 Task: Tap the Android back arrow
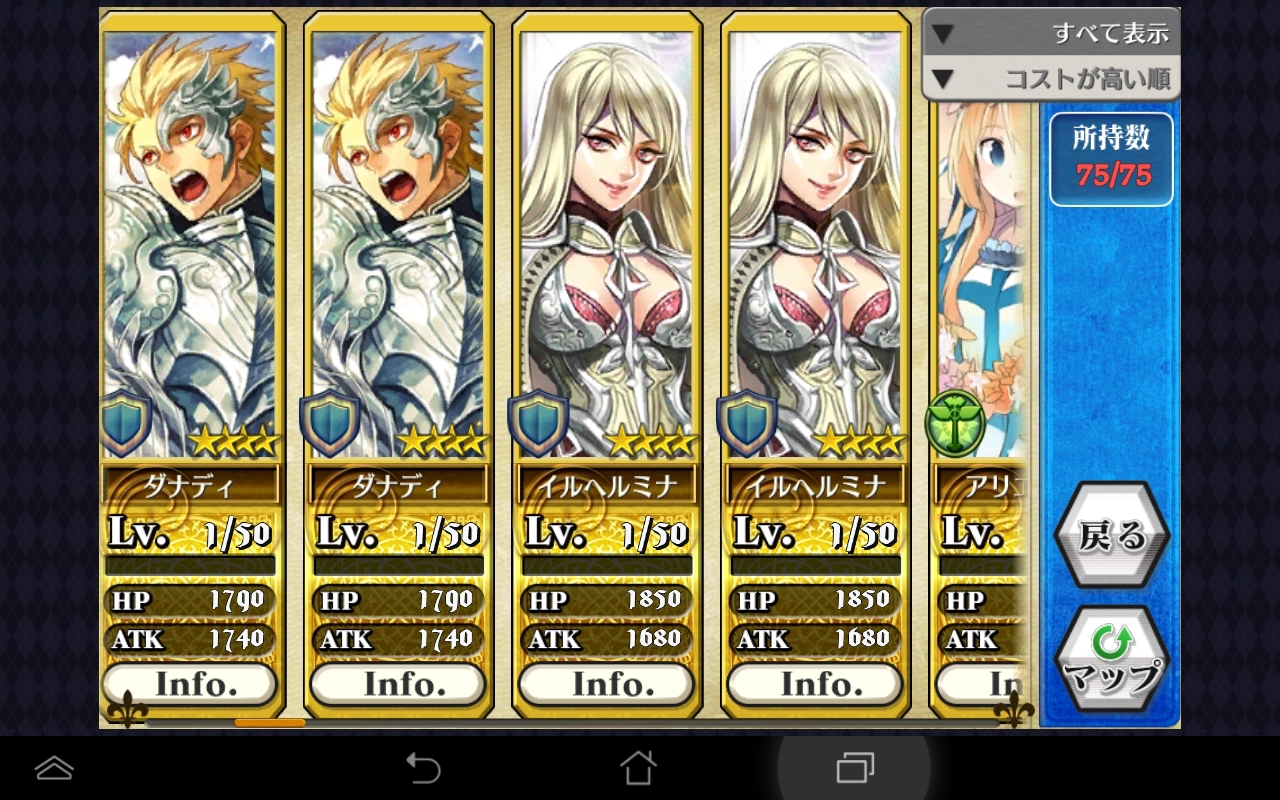click(423, 768)
